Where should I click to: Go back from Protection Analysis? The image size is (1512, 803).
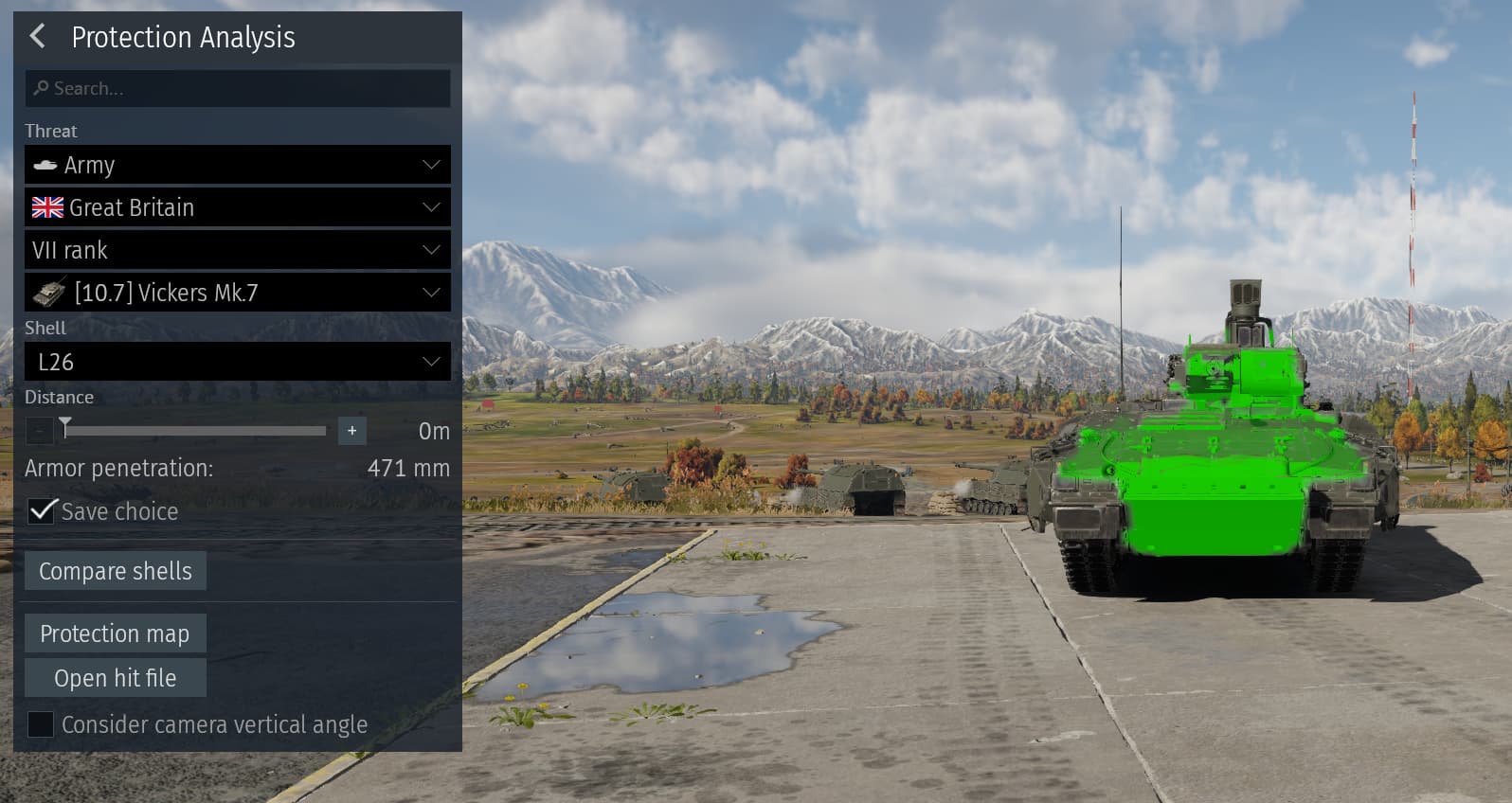coord(38,37)
